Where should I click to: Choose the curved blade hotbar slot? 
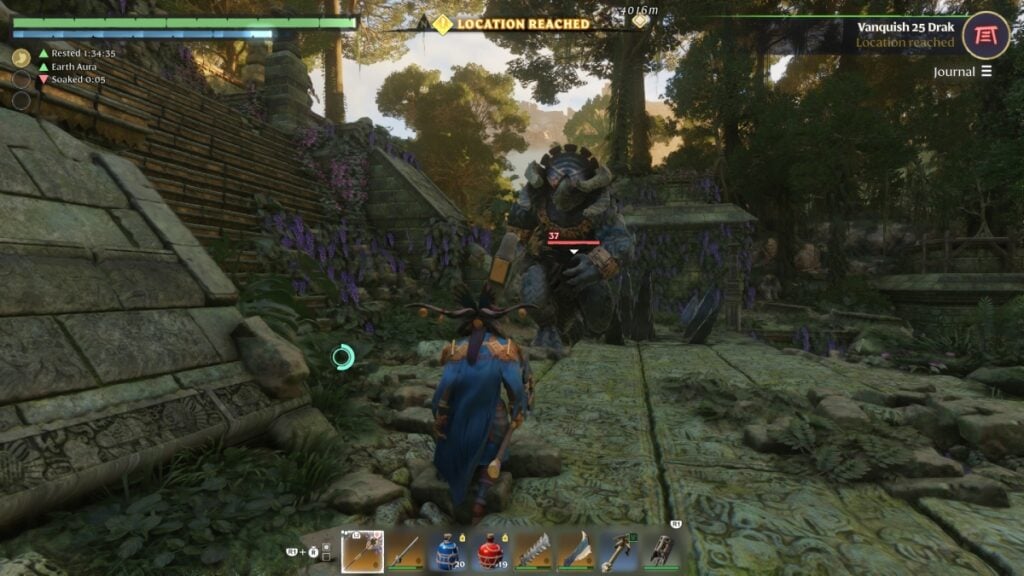[x=575, y=551]
